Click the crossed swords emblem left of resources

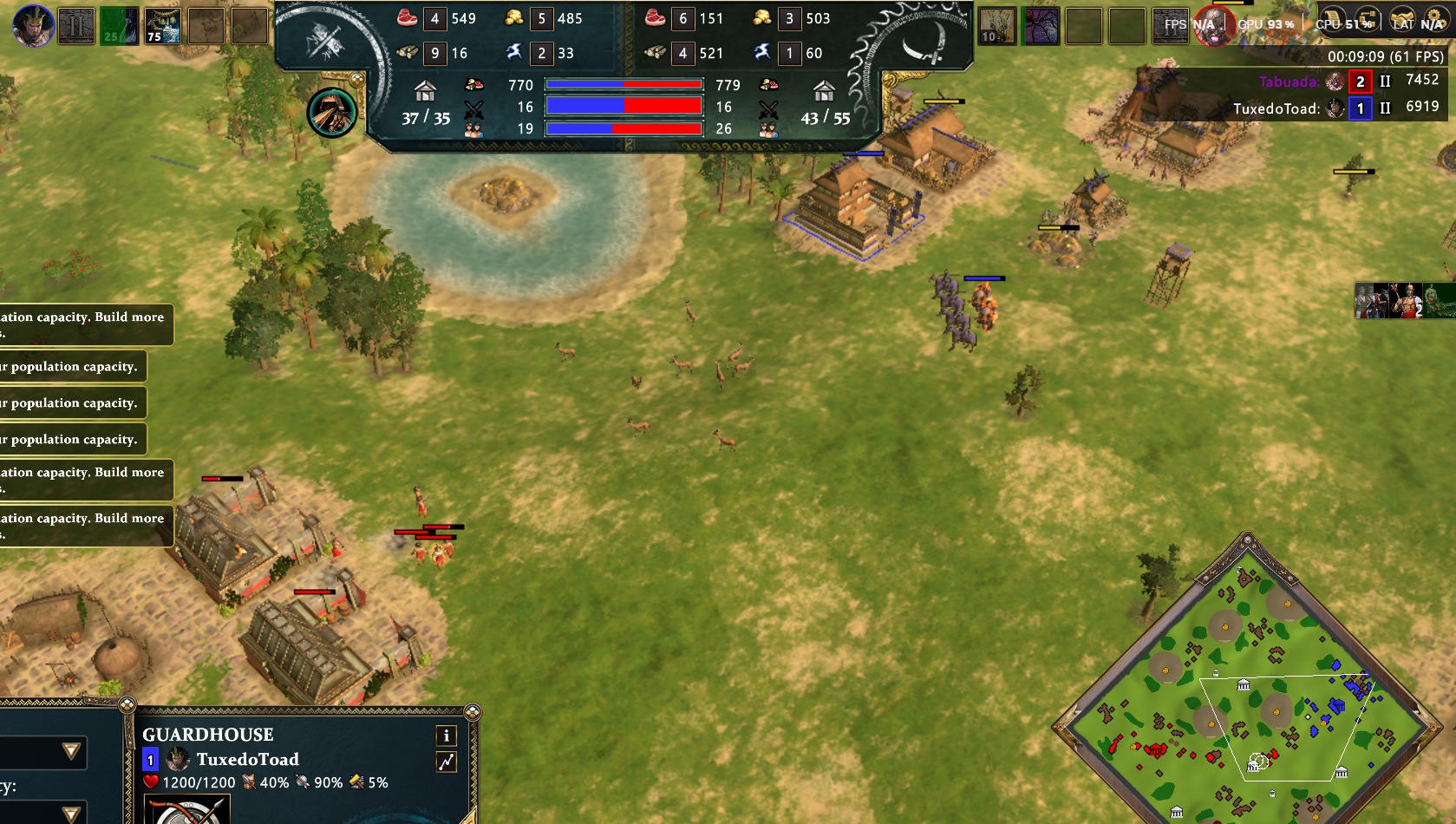(x=325, y=40)
